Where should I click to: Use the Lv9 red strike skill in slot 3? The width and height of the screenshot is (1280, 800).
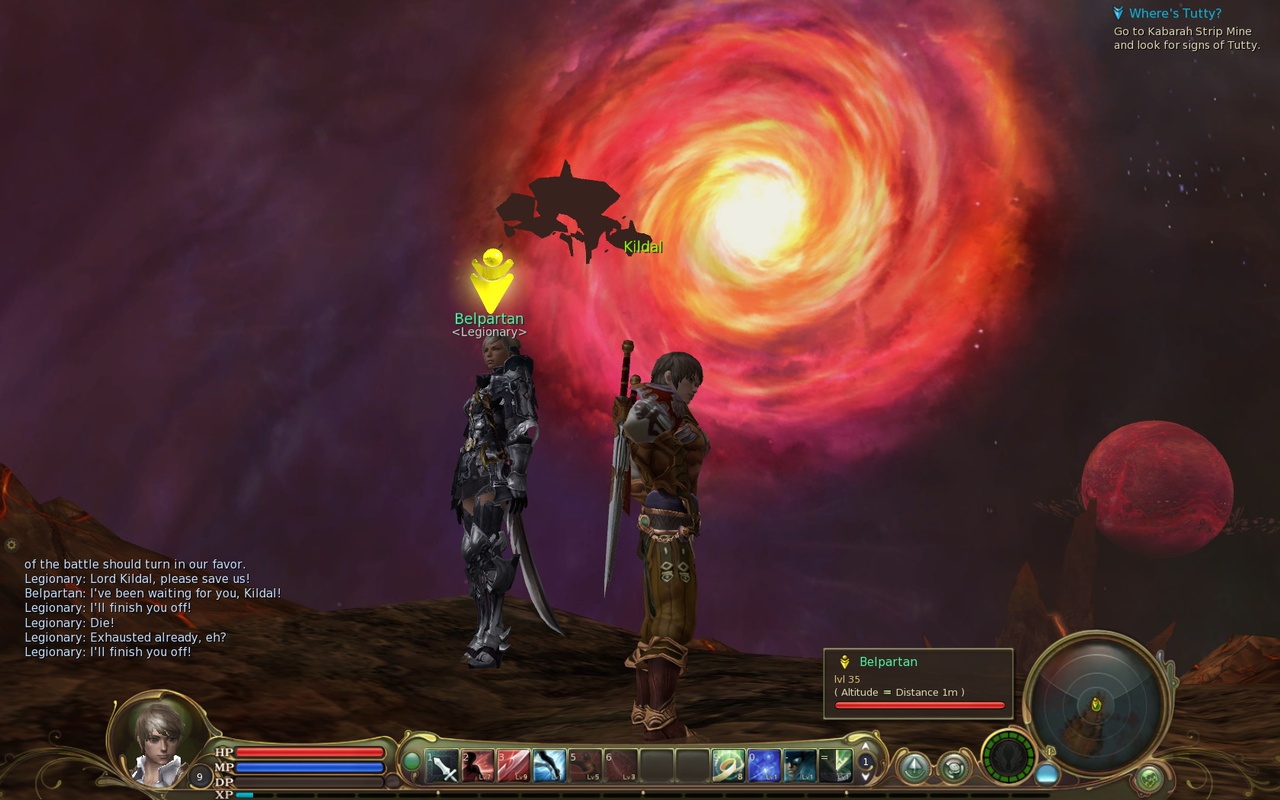tap(513, 766)
